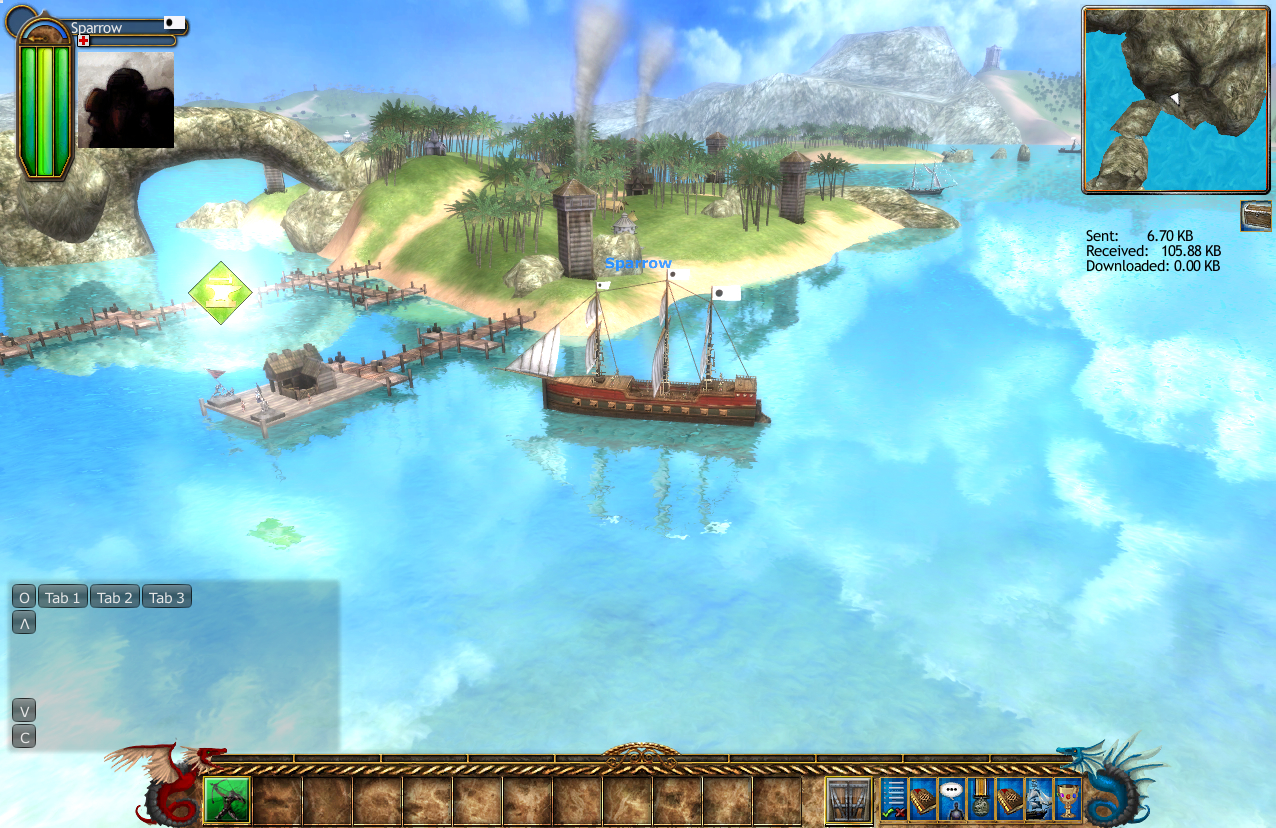Click the minimap
Image resolution: width=1276 pixels, height=828 pixels.
[1177, 99]
